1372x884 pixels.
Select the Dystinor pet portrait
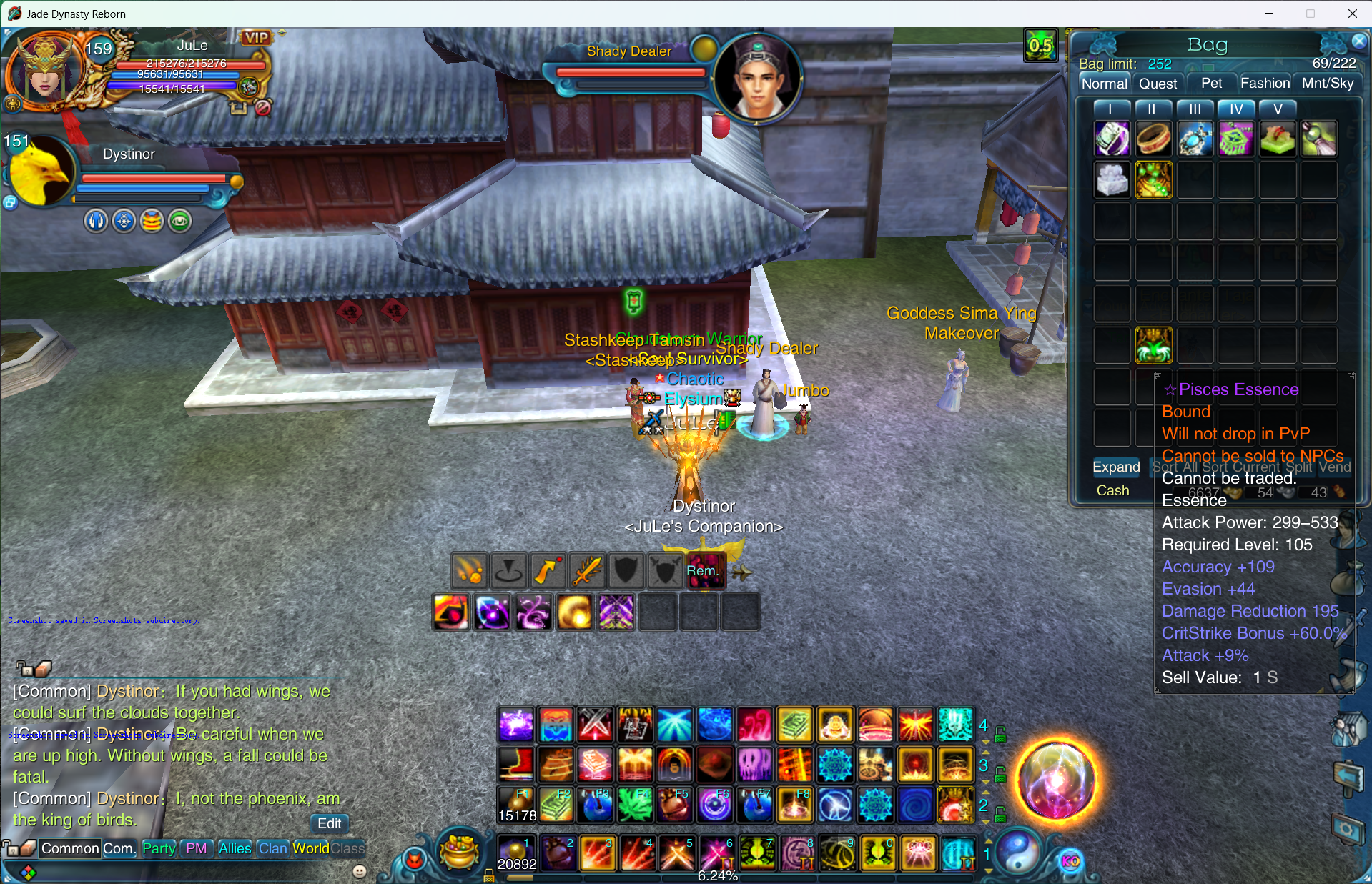click(x=41, y=172)
